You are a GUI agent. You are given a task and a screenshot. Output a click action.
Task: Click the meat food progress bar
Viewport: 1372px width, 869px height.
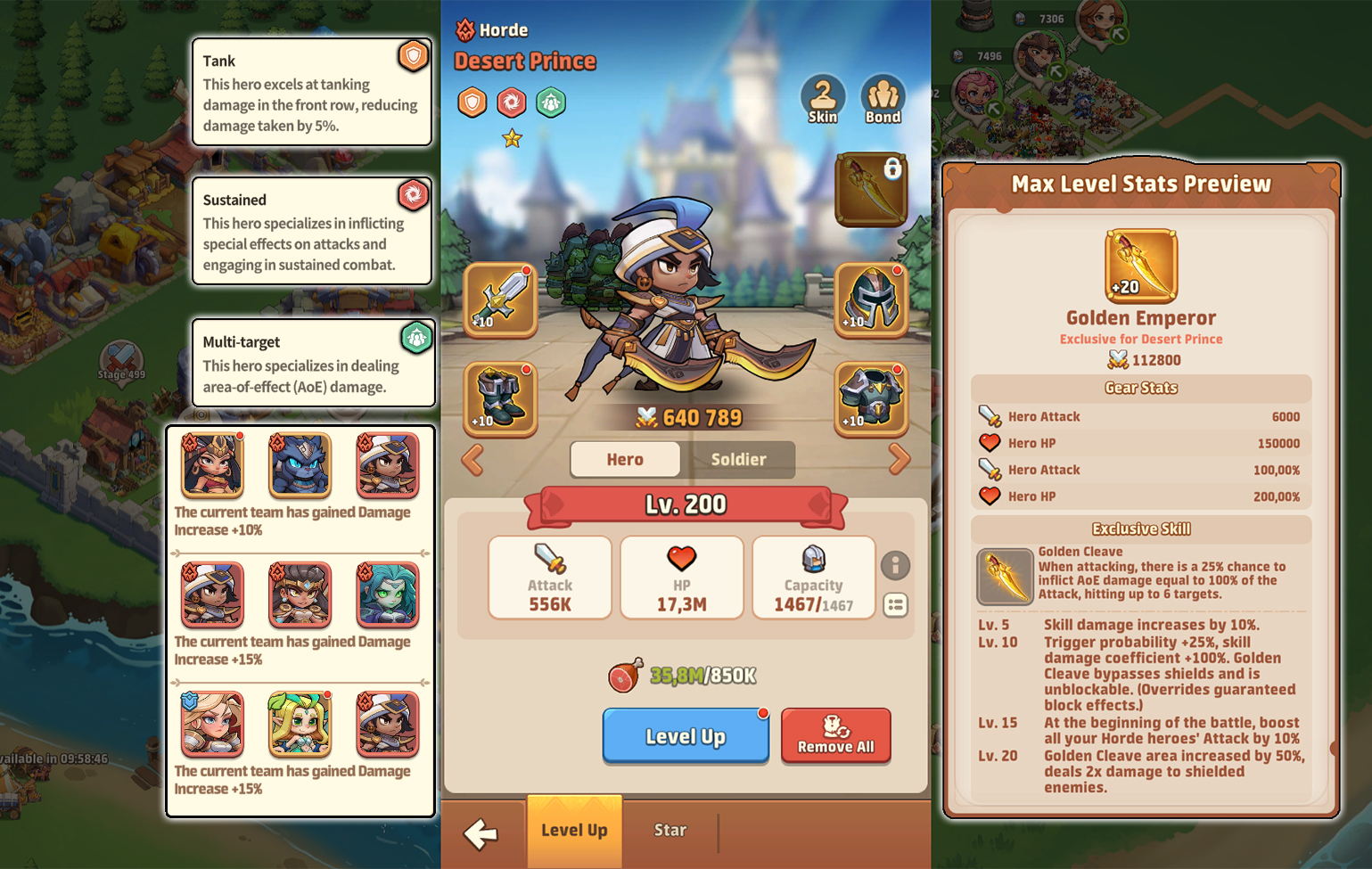coord(685,676)
